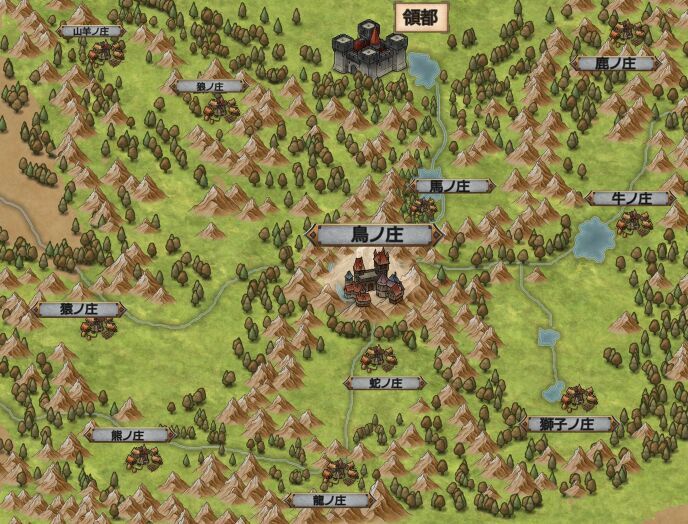The width and height of the screenshot is (688, 524).
Task: Pick the 鹿ノ庄 village label
Action: pos(615,64)
